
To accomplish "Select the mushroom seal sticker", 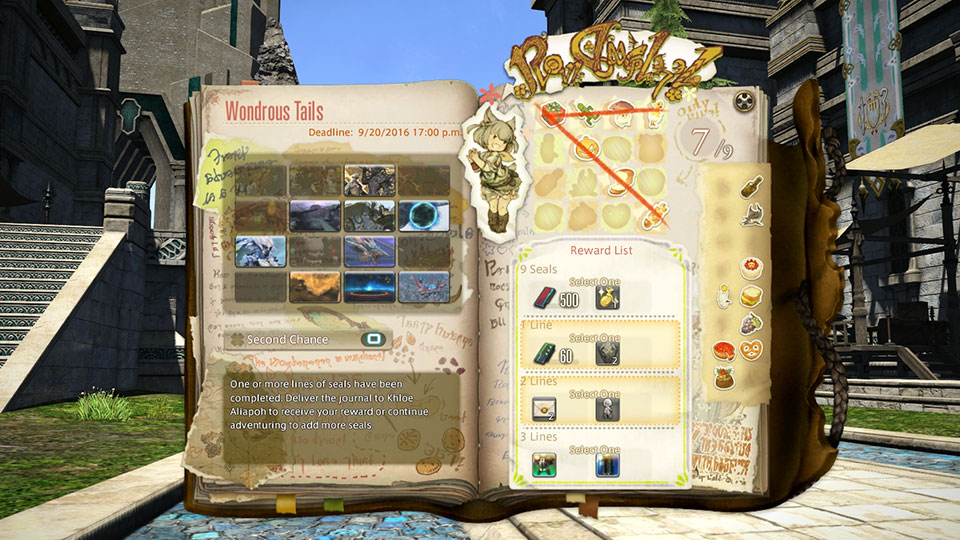I will (x=620, y=117).
